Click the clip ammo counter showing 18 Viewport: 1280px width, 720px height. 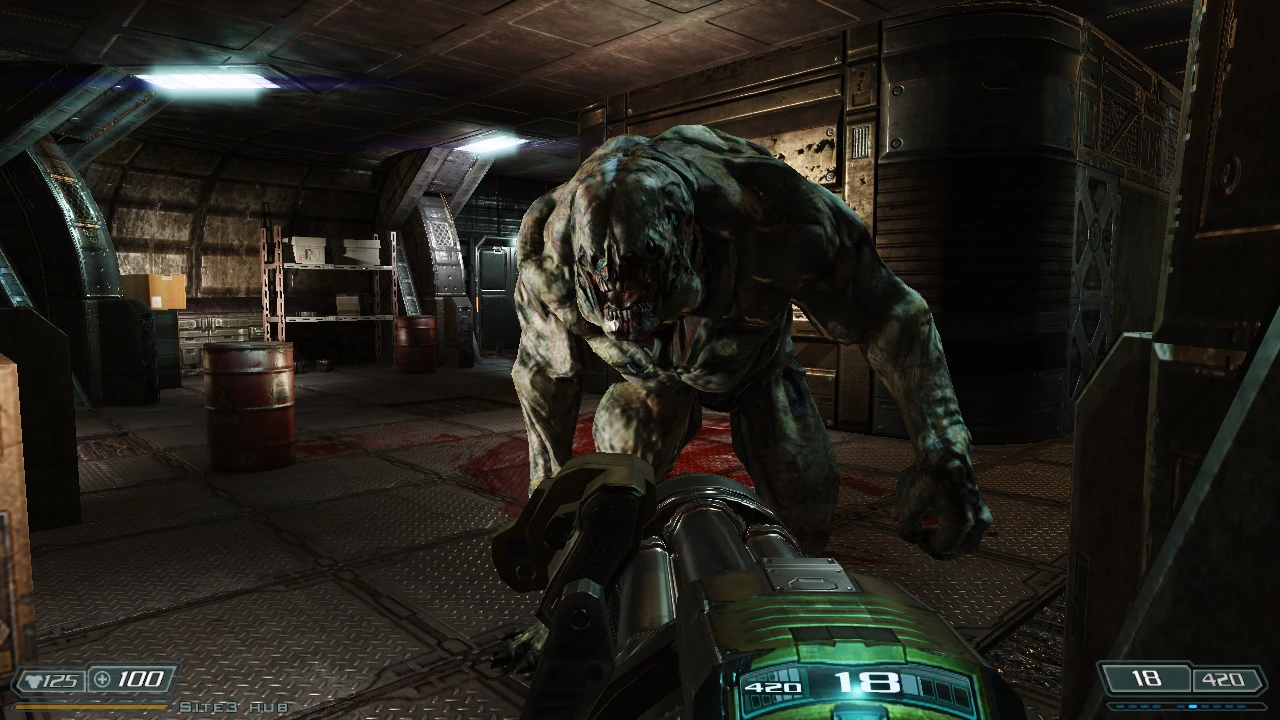coord(1146,678)
